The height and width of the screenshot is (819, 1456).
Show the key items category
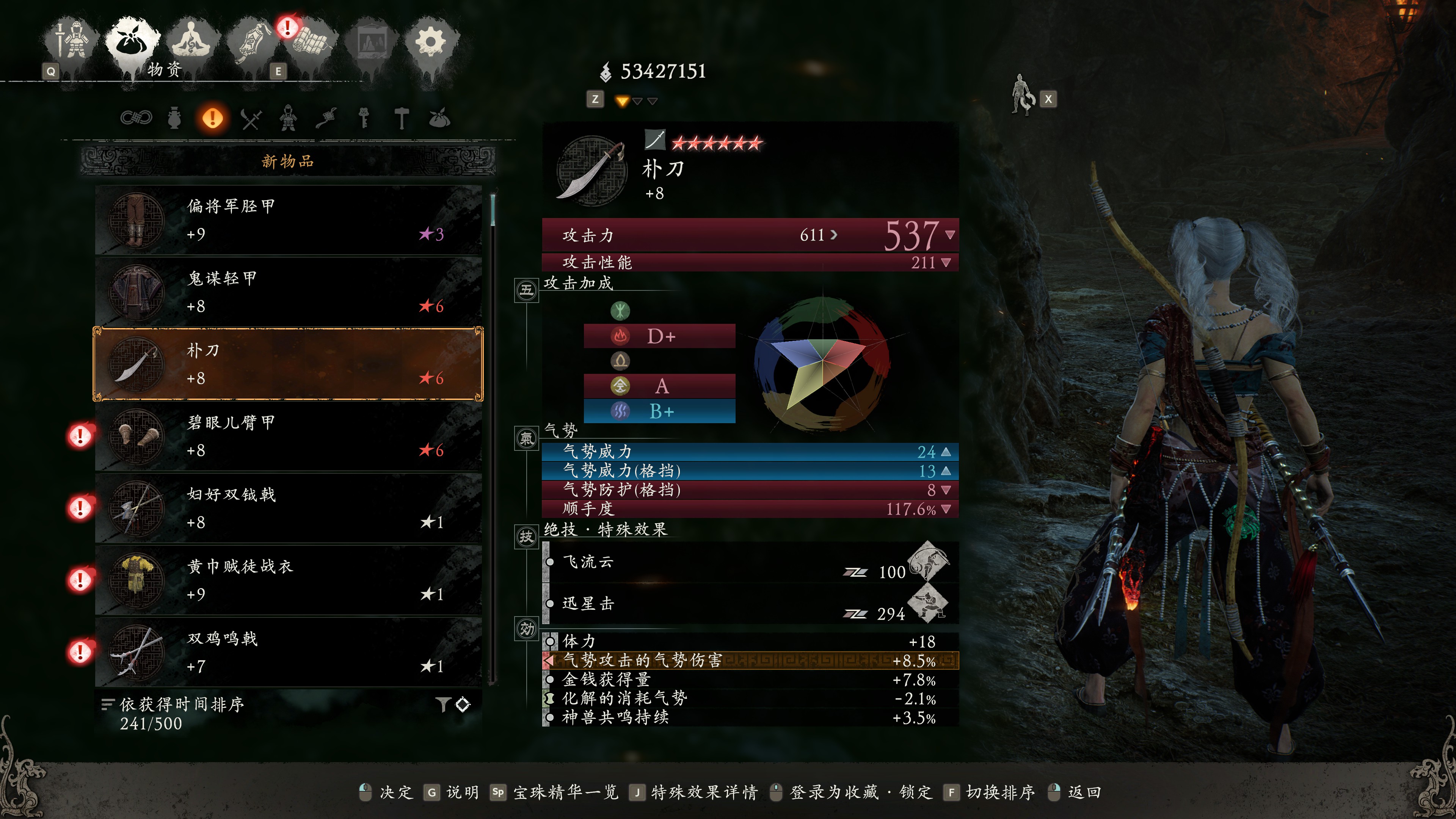point(364,119)
